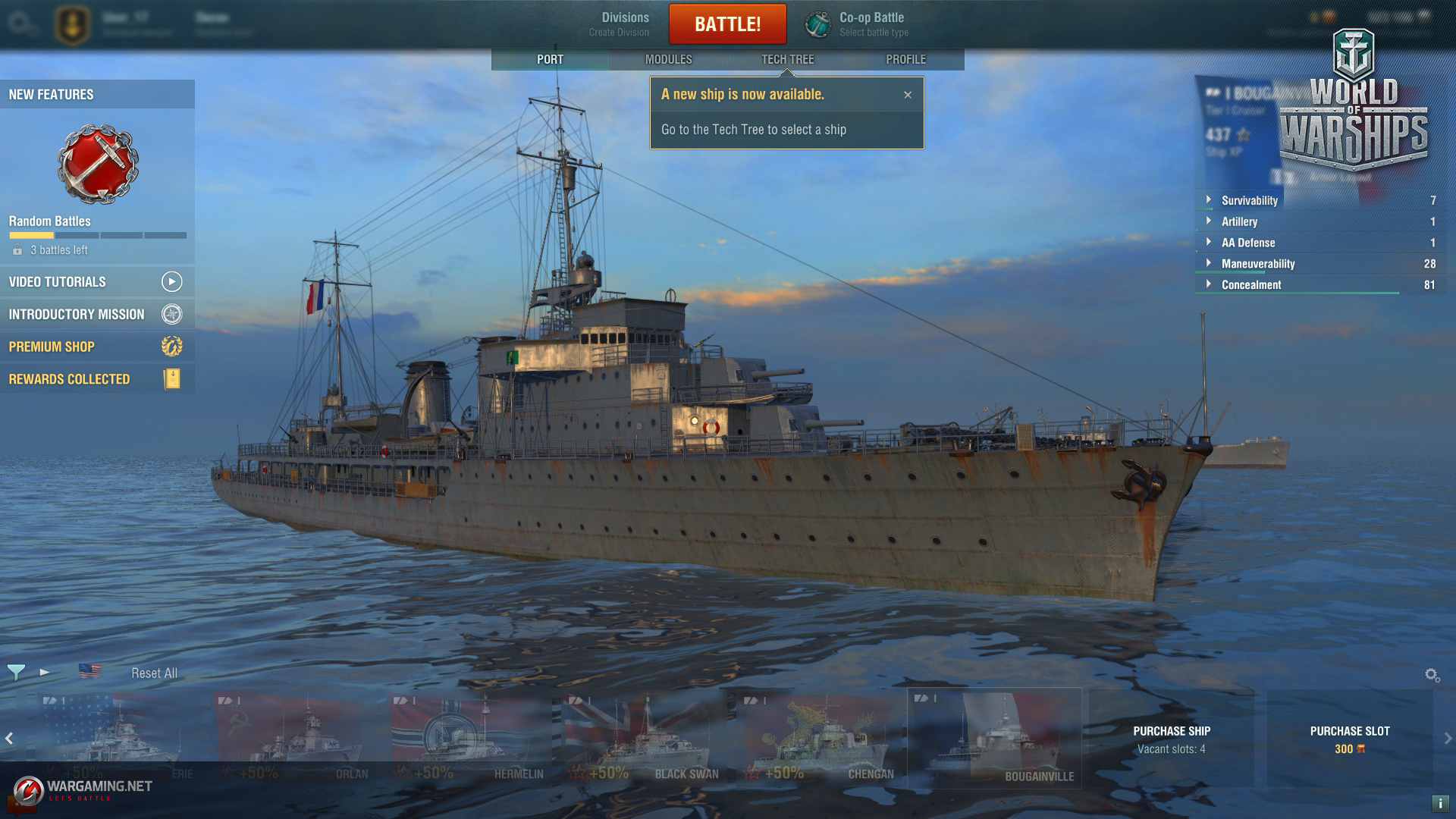
Task: Reset all ship carousel filters
Action: [x=154, y=673]
